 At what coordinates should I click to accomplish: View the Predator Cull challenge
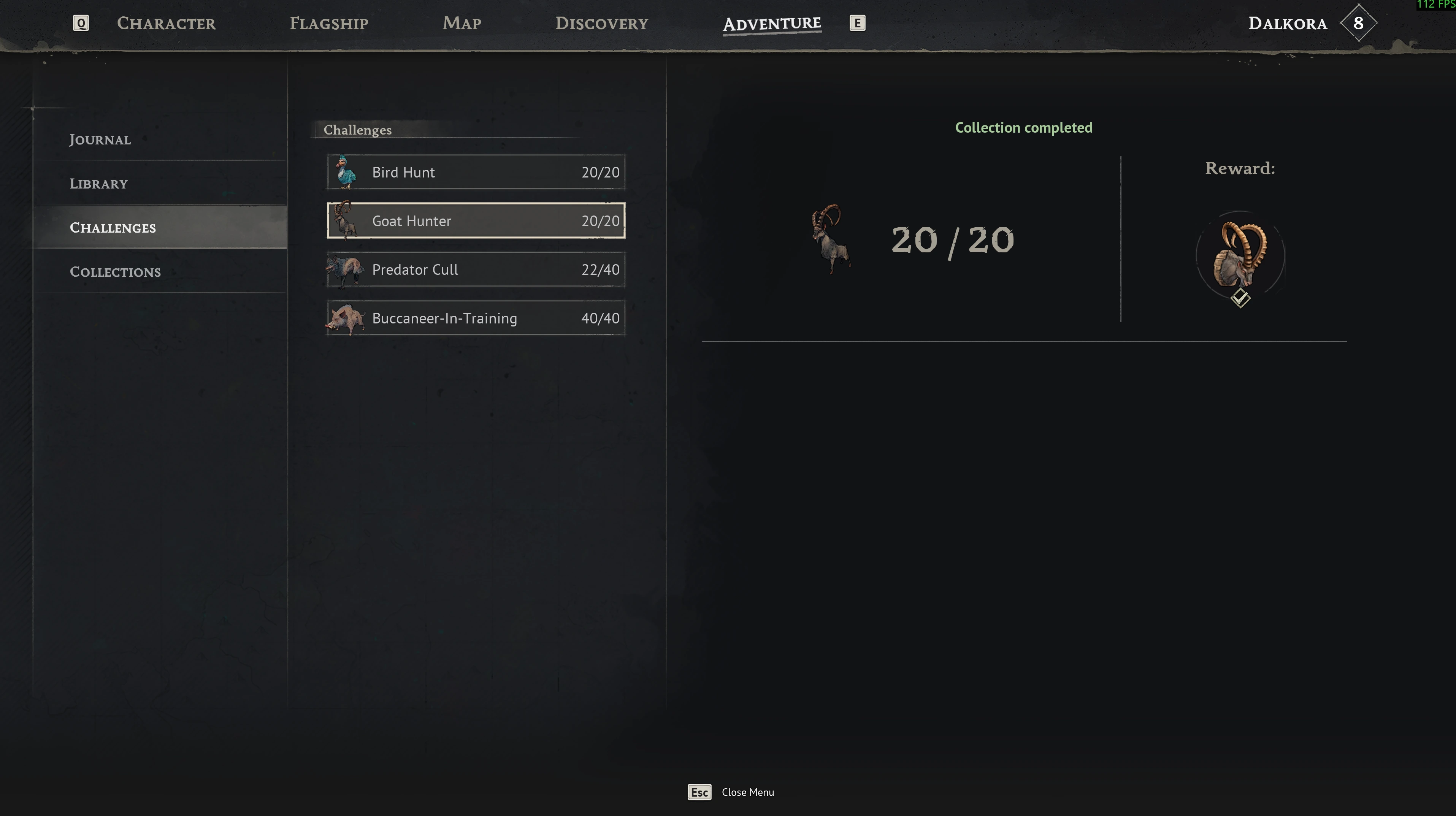(476, 269)
